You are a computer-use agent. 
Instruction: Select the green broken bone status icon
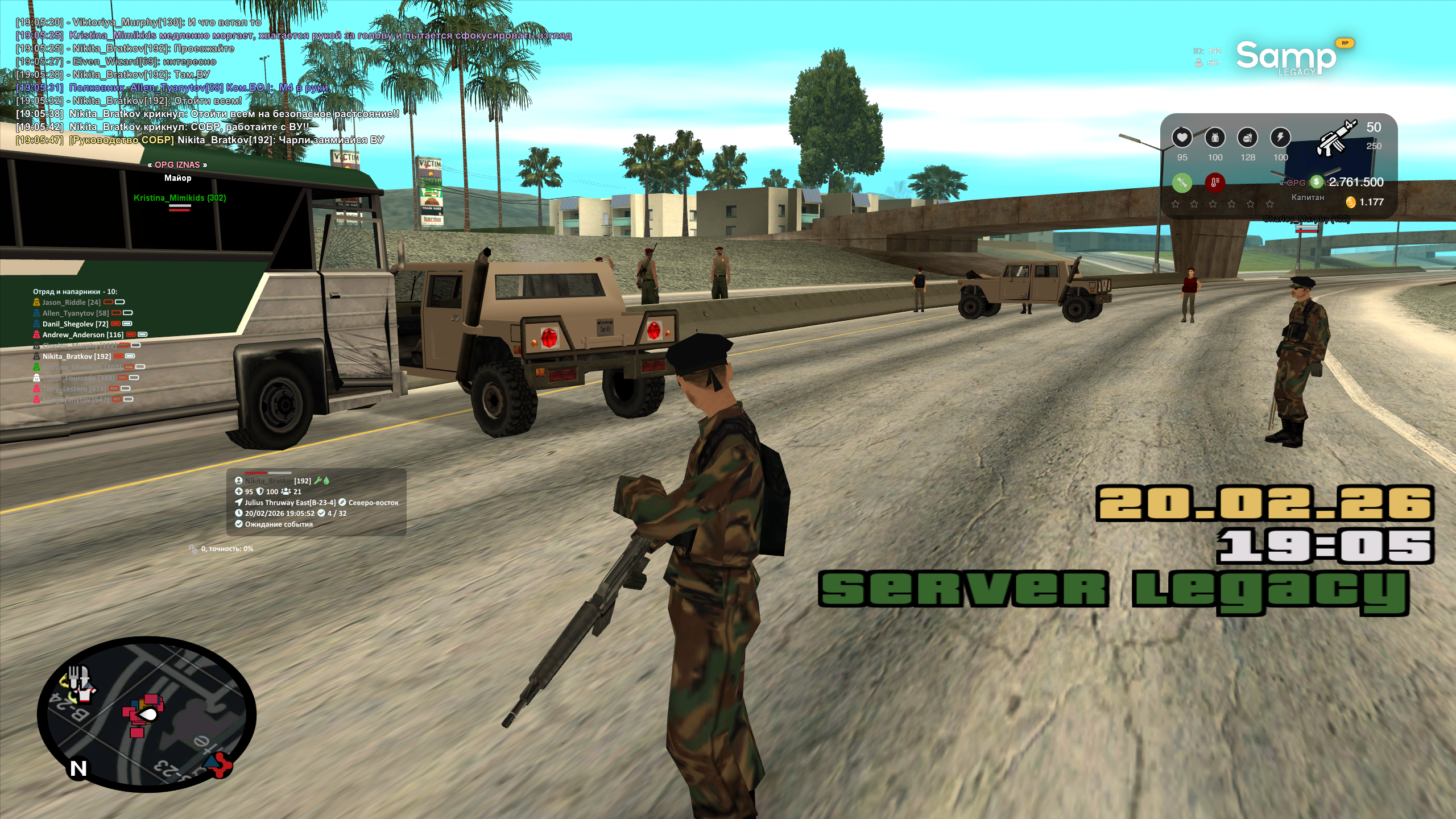click(1182, 183)
